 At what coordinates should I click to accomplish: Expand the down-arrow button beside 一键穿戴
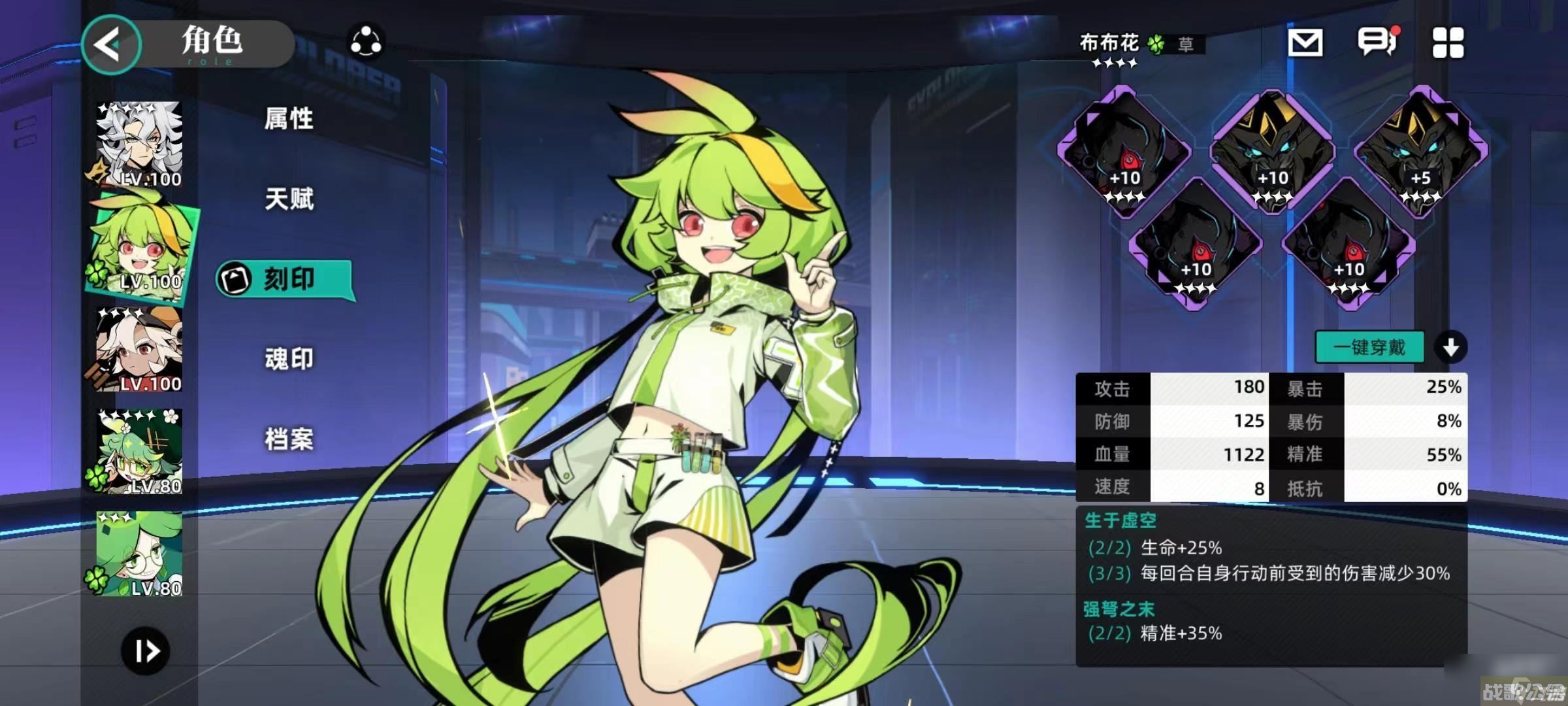coord(1450,347)
